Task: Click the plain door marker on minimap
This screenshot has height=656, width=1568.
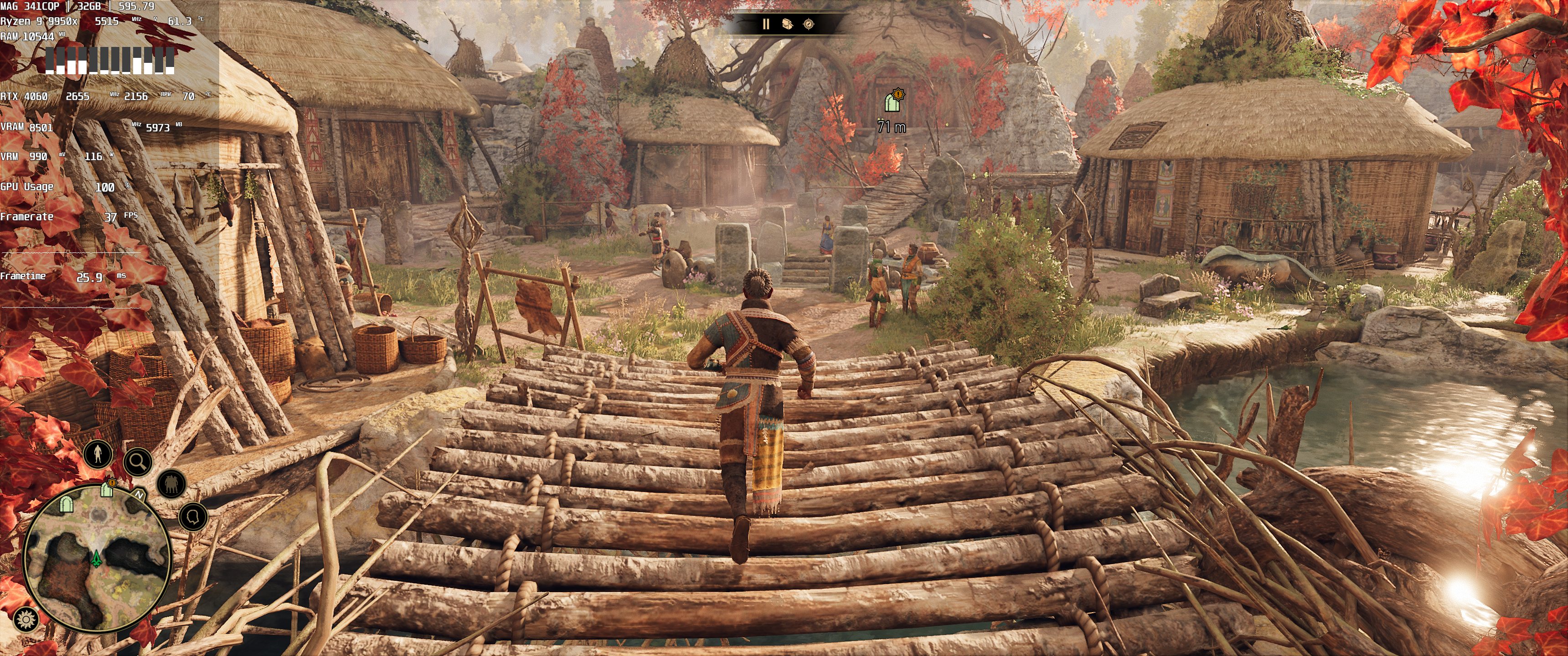Action: tap(67, 504)
